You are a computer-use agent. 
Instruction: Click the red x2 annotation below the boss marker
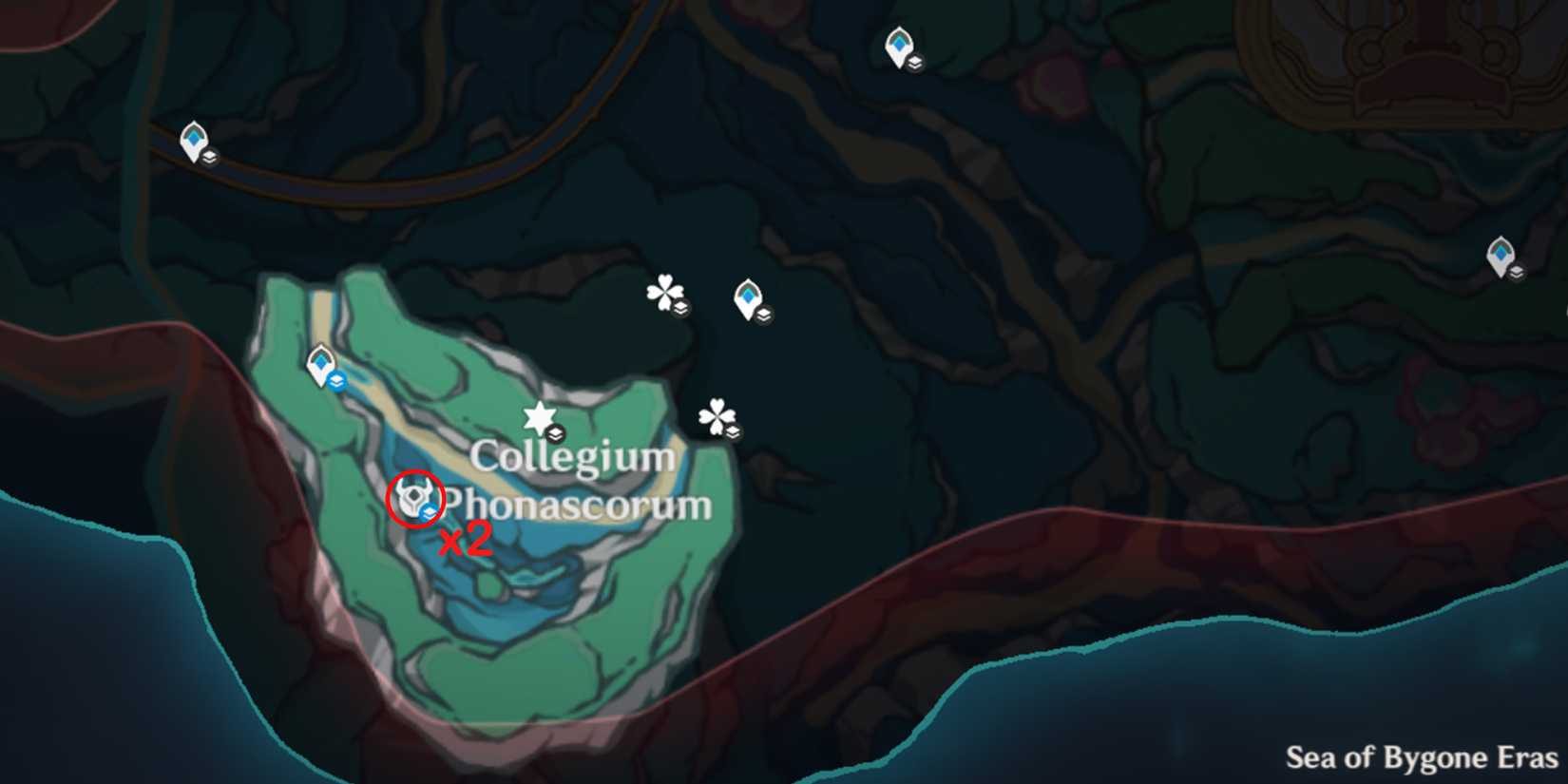point(464,540)
